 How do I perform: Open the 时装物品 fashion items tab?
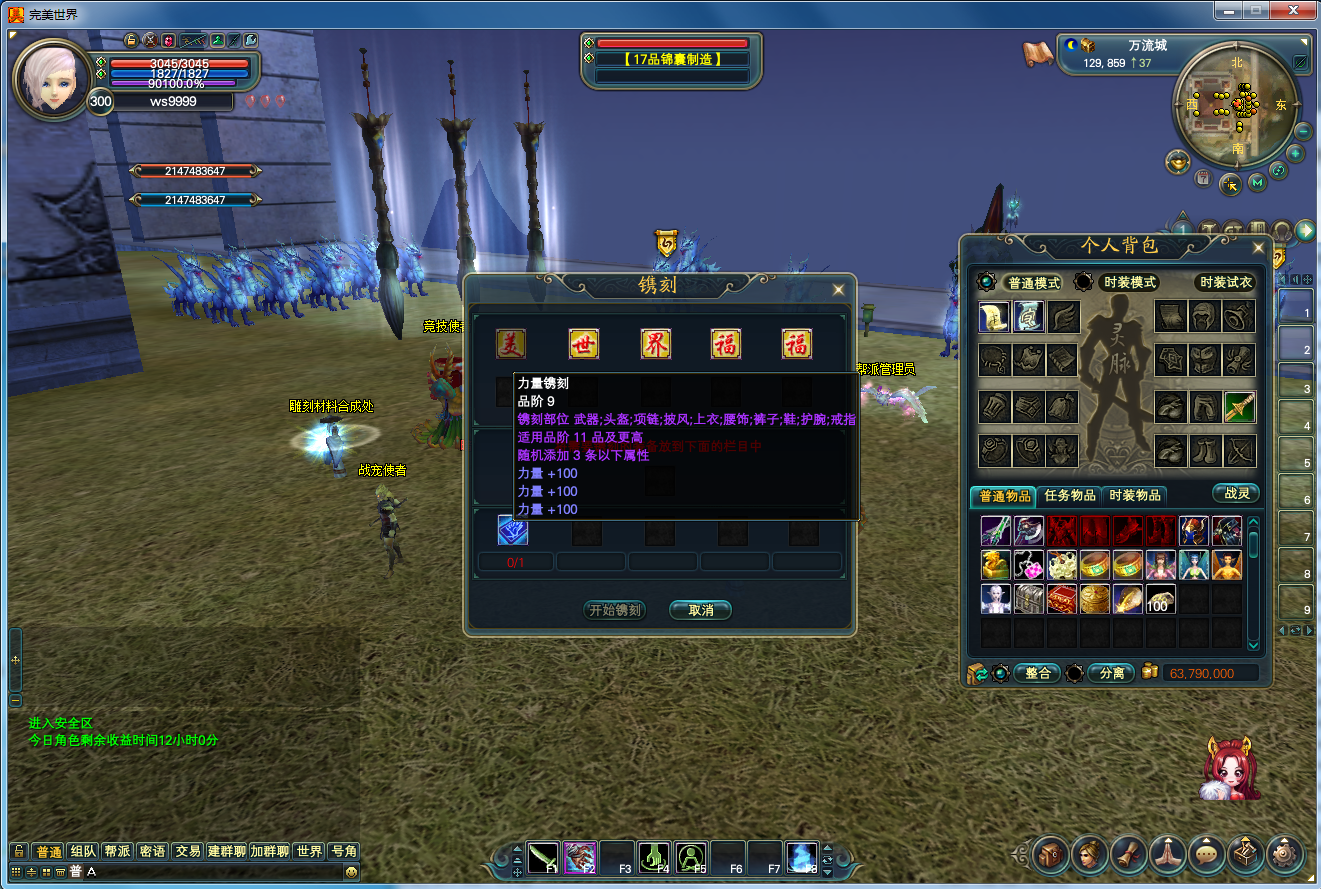[1135, 496]
